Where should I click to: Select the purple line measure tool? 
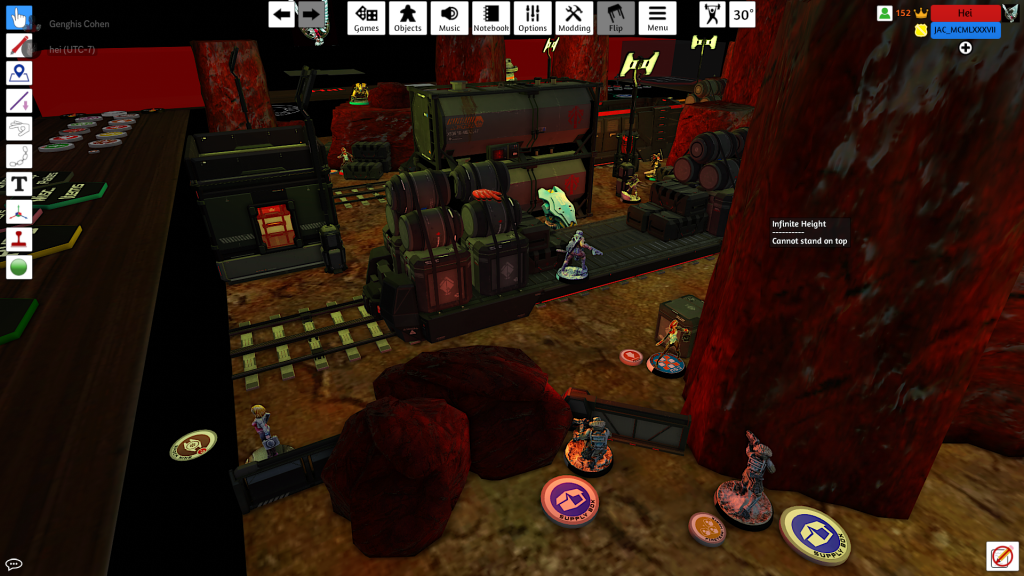tap(19, 101)
